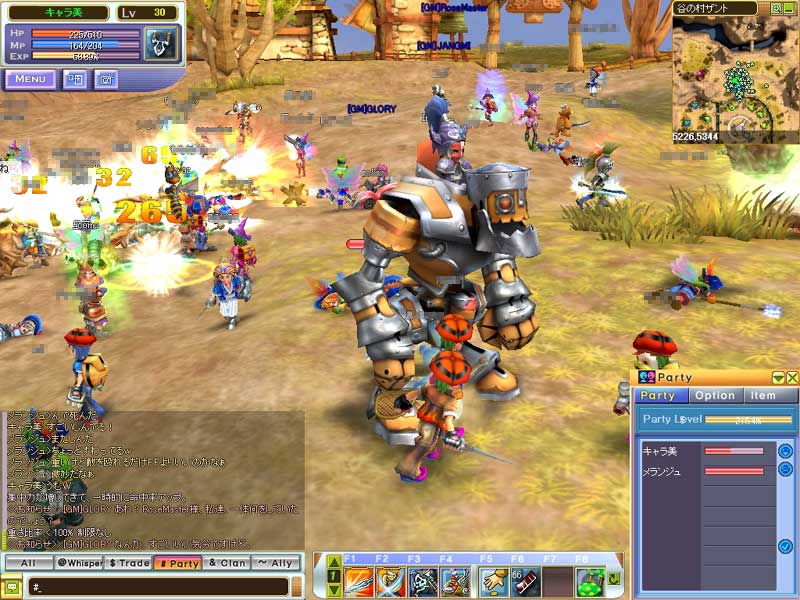This screenshot has width=800, height=600.
Task: Click the character portrait icon
Action: [x=160, y=45]
